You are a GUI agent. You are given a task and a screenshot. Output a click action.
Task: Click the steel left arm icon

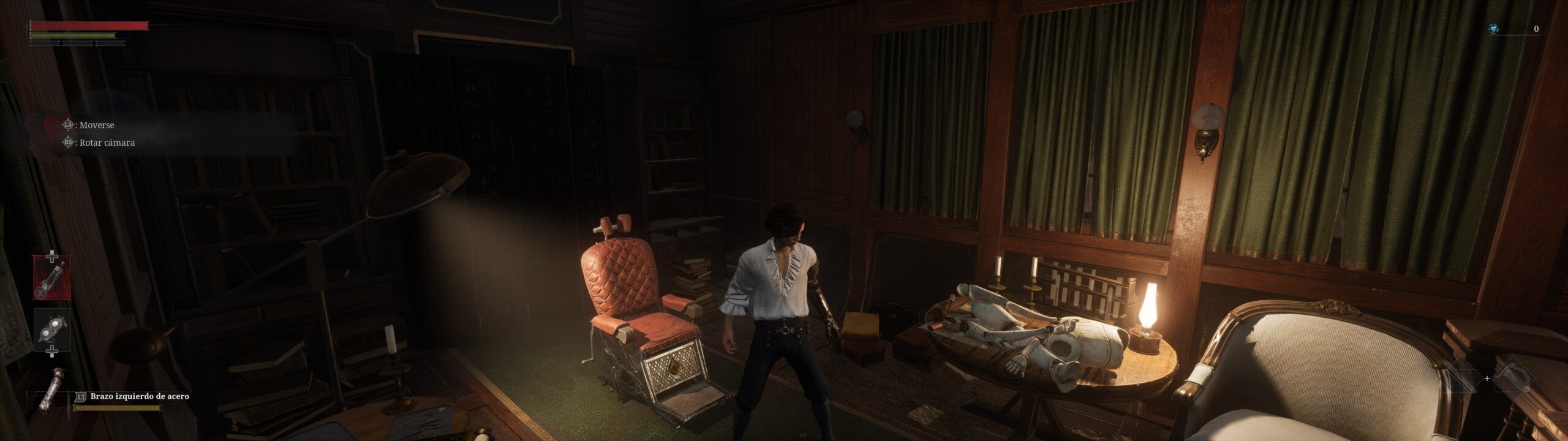(50, 388)
